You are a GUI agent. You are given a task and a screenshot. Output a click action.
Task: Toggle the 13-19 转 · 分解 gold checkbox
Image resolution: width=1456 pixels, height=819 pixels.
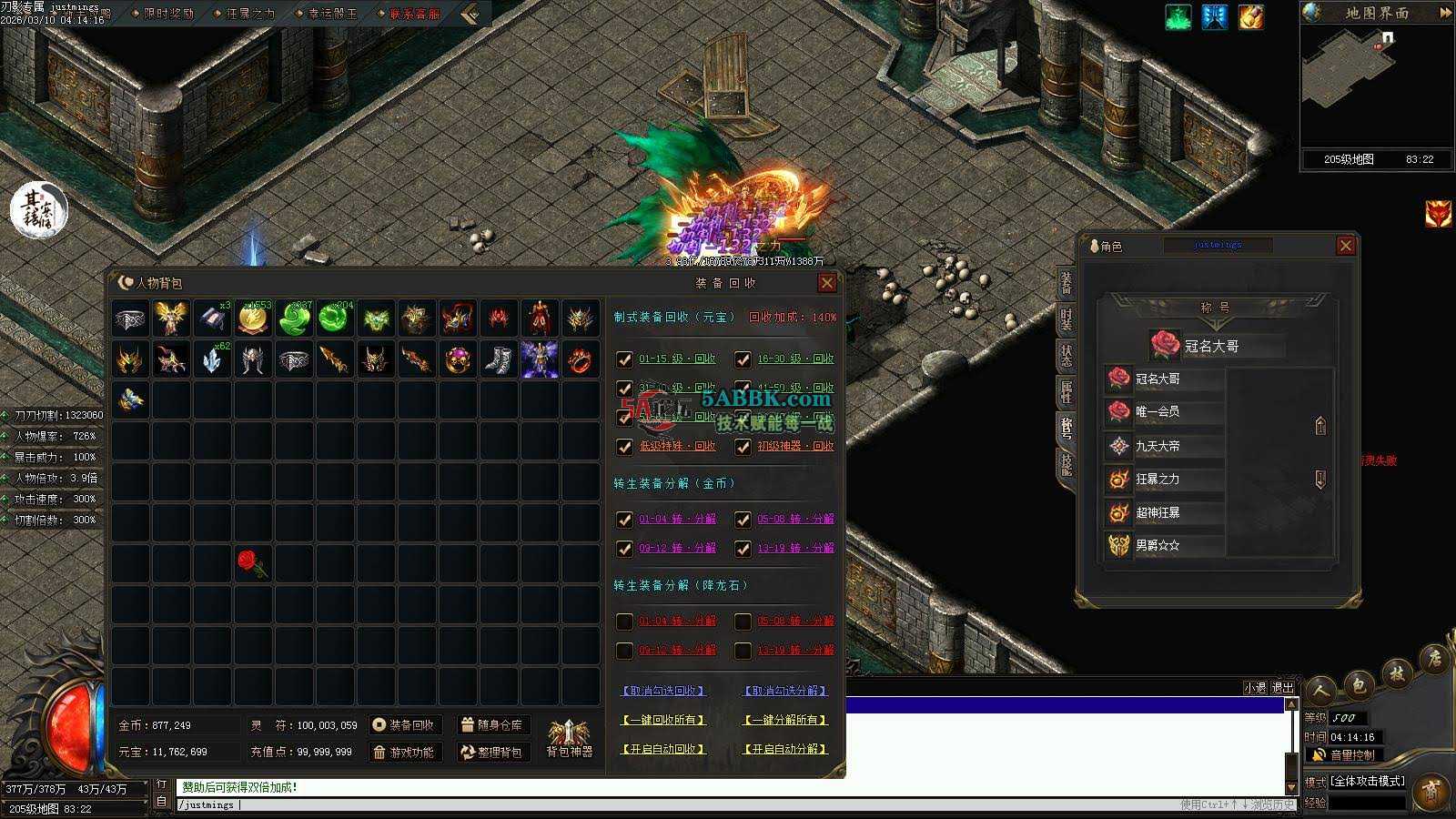[x=743, y=549]
